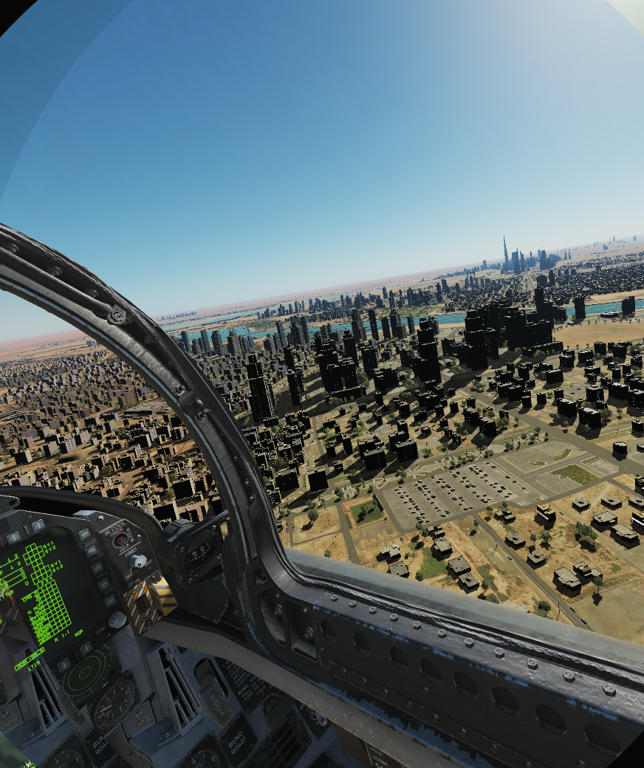Flip the yellow-striped spin recovery switch
The width and height of the screenshot is (644, 768).
click(141, 602)
